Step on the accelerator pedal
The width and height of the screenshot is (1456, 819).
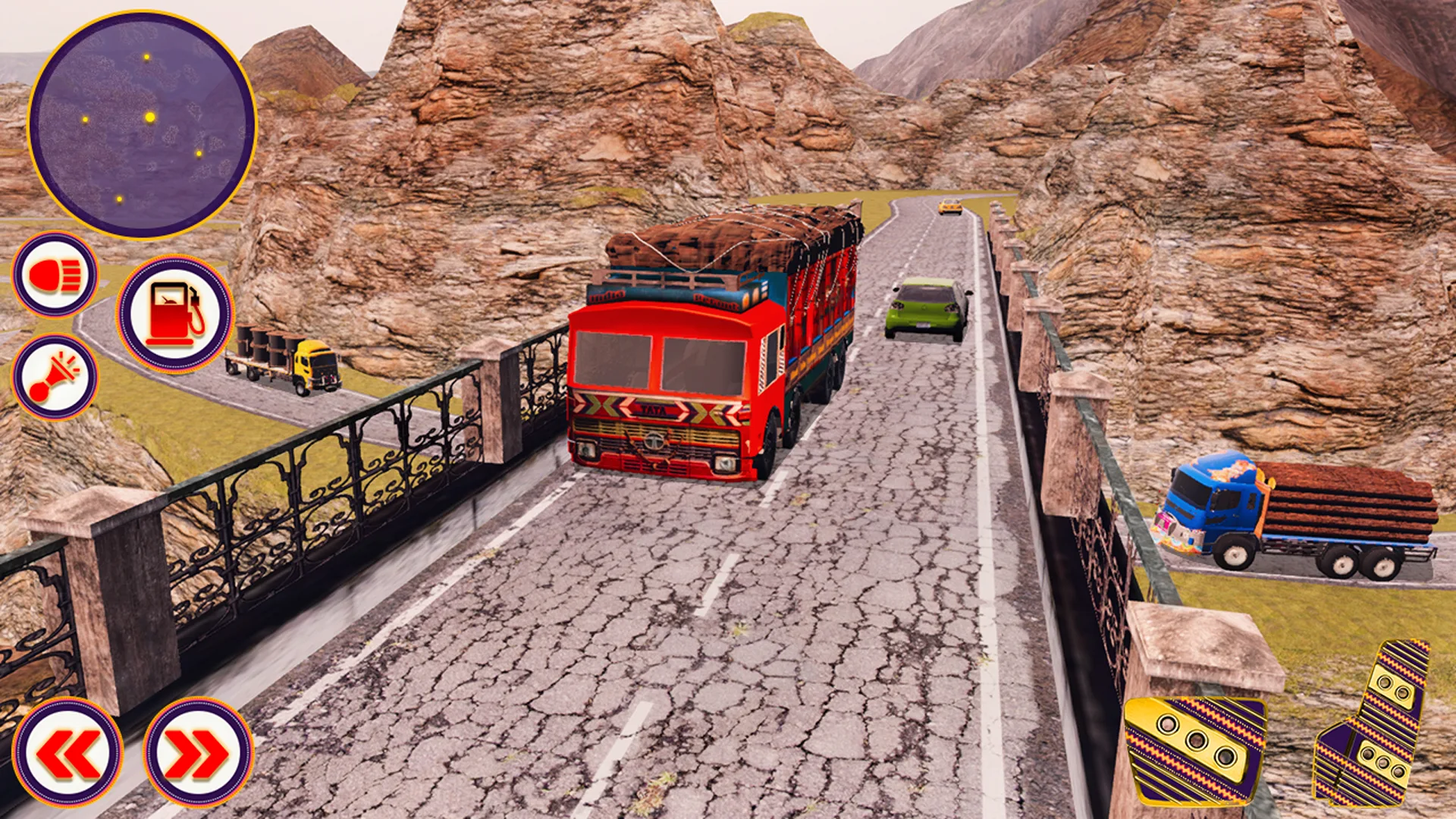[x=1374, y=724]
